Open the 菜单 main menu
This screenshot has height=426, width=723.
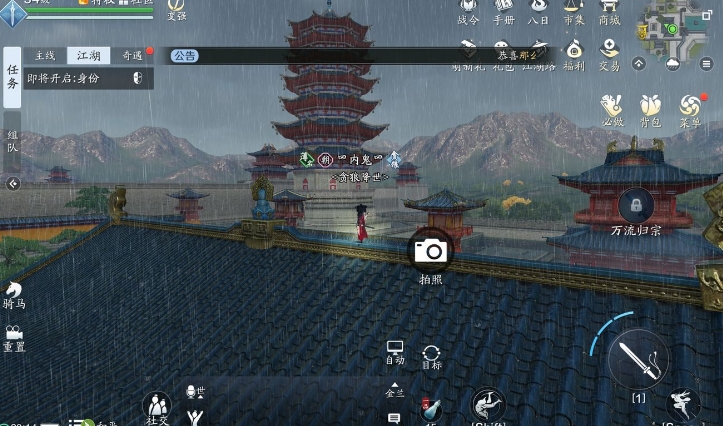point(689,108)
